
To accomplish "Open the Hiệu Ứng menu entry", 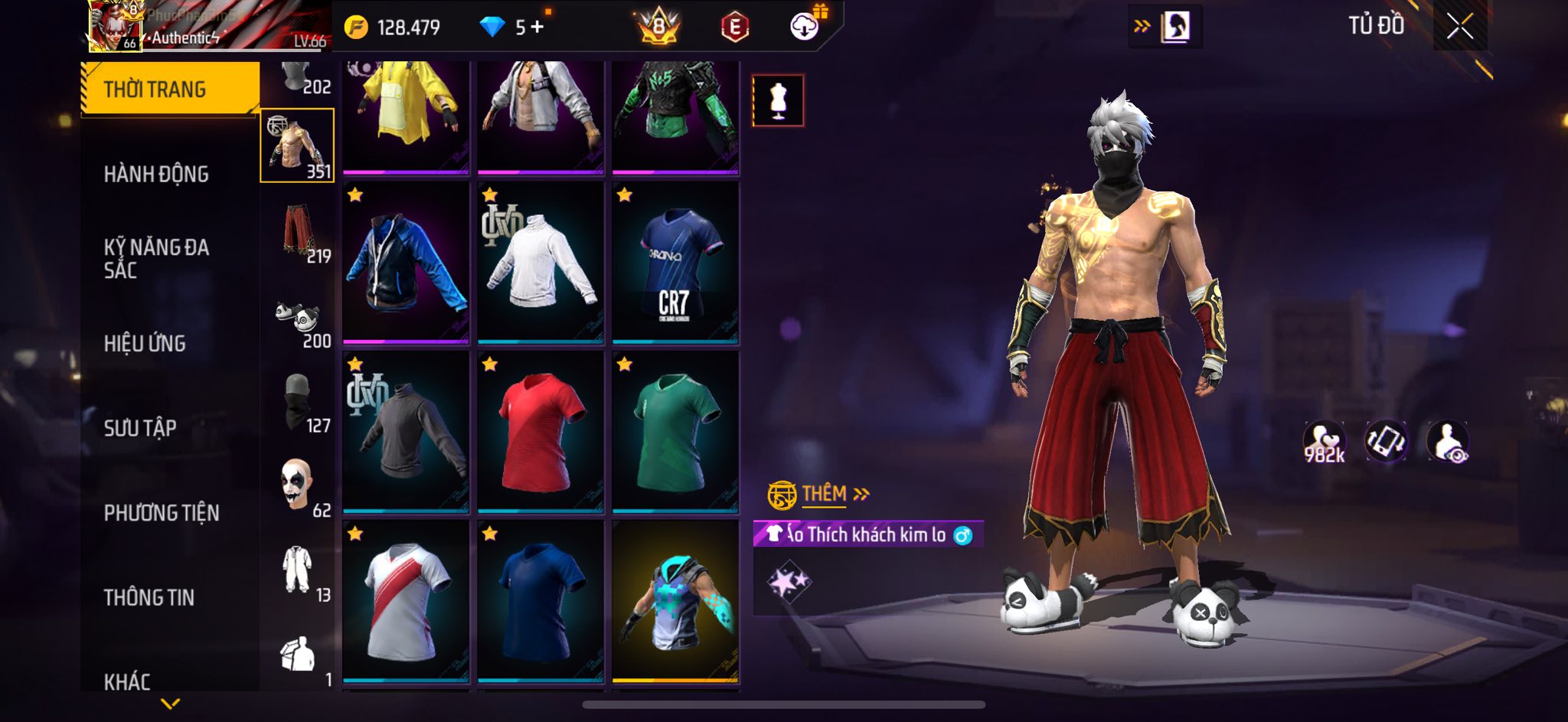I will pos(145,343).
